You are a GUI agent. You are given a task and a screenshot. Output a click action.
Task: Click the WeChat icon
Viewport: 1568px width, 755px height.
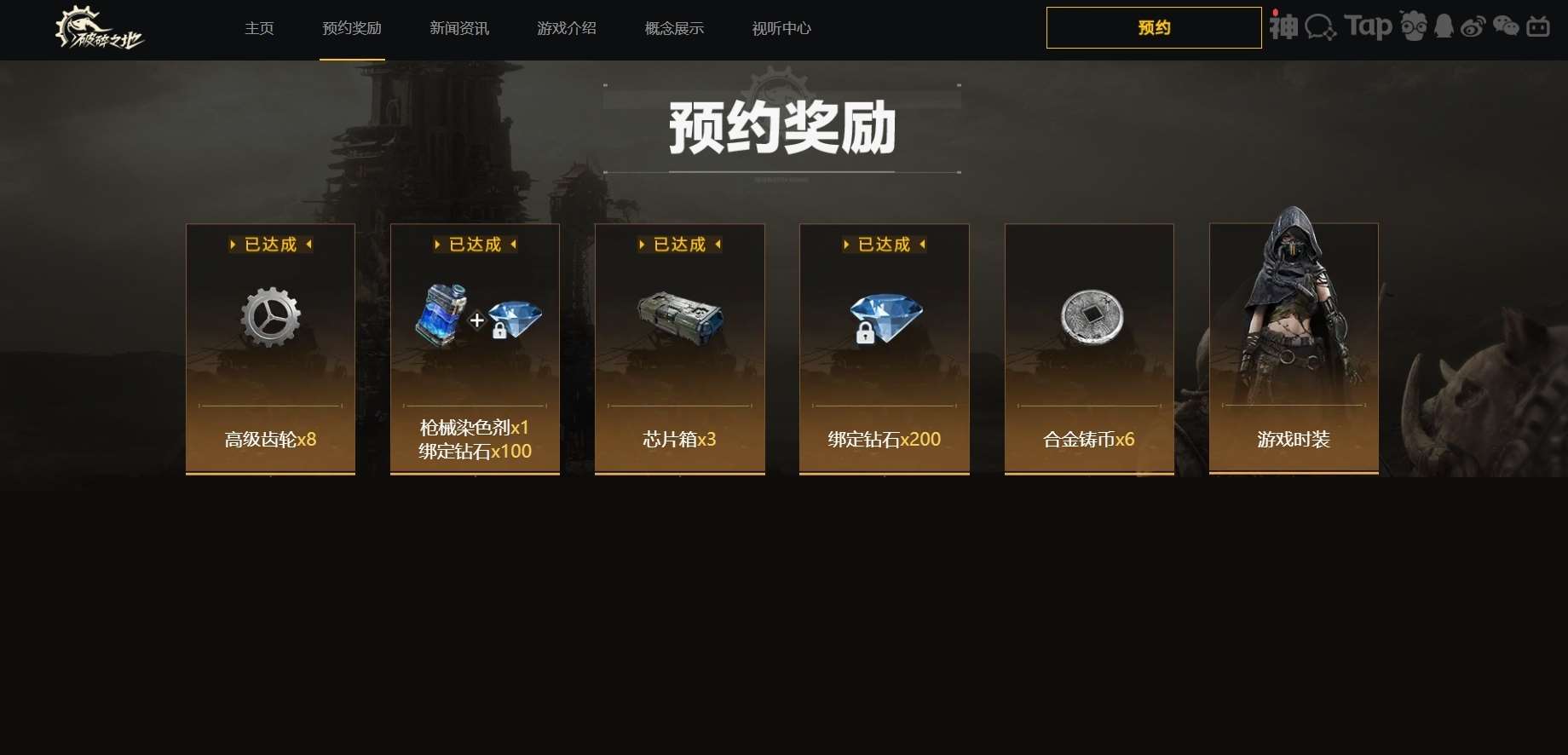click(x=1506, y=26)
